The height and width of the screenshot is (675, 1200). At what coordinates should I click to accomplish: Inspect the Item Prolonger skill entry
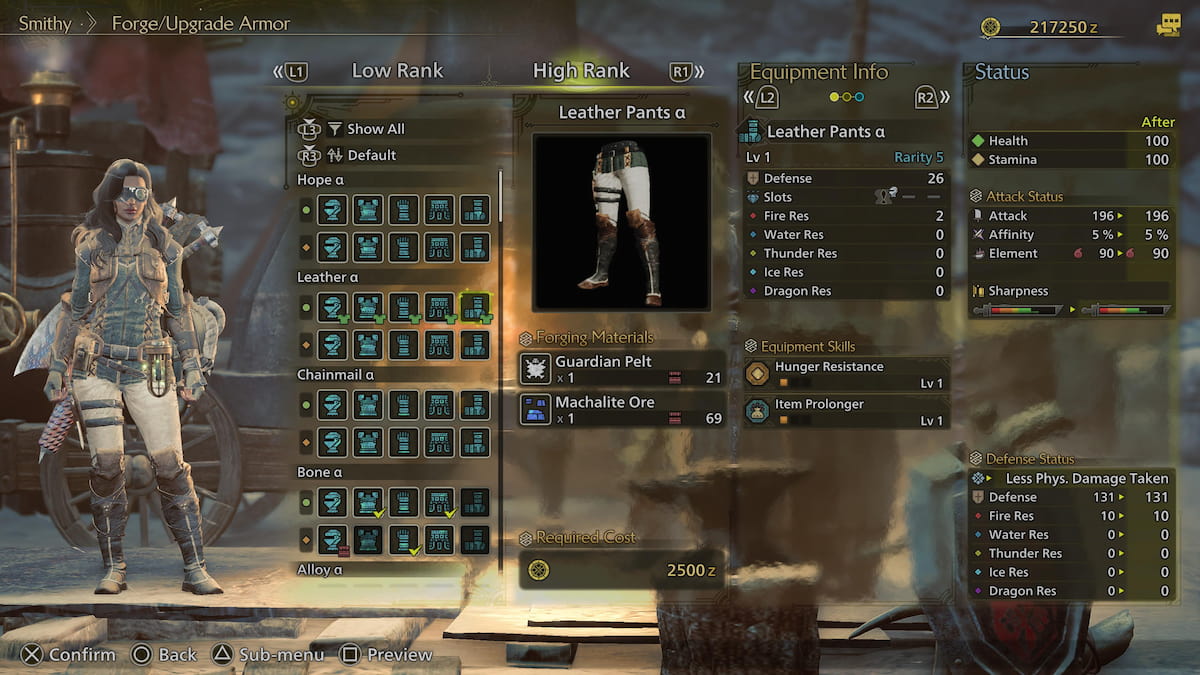point(846,411)
